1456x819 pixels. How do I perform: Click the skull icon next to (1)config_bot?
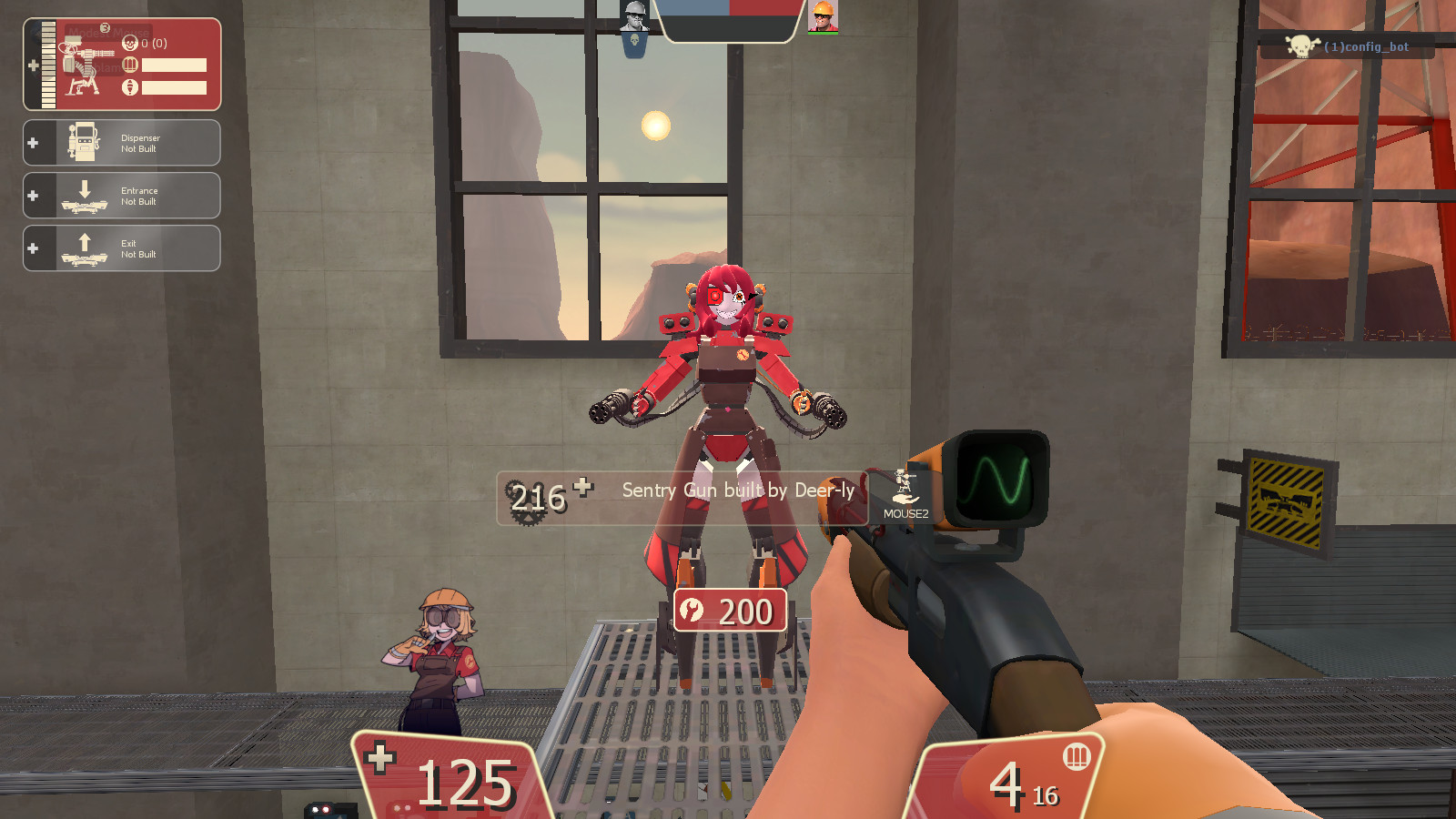click(x=1299, y=46)
